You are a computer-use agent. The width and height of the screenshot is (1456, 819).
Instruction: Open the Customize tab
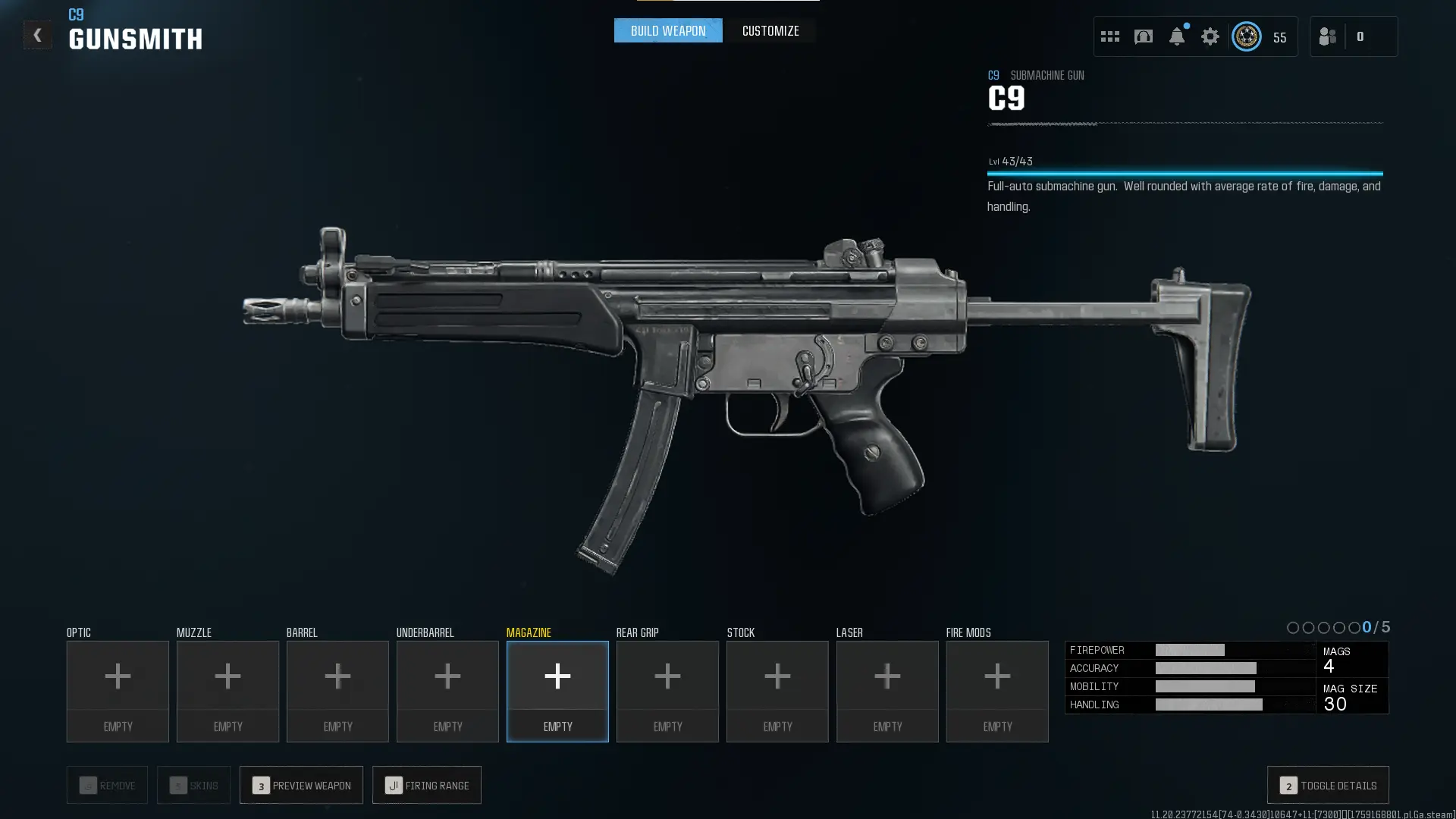point(770,31)
